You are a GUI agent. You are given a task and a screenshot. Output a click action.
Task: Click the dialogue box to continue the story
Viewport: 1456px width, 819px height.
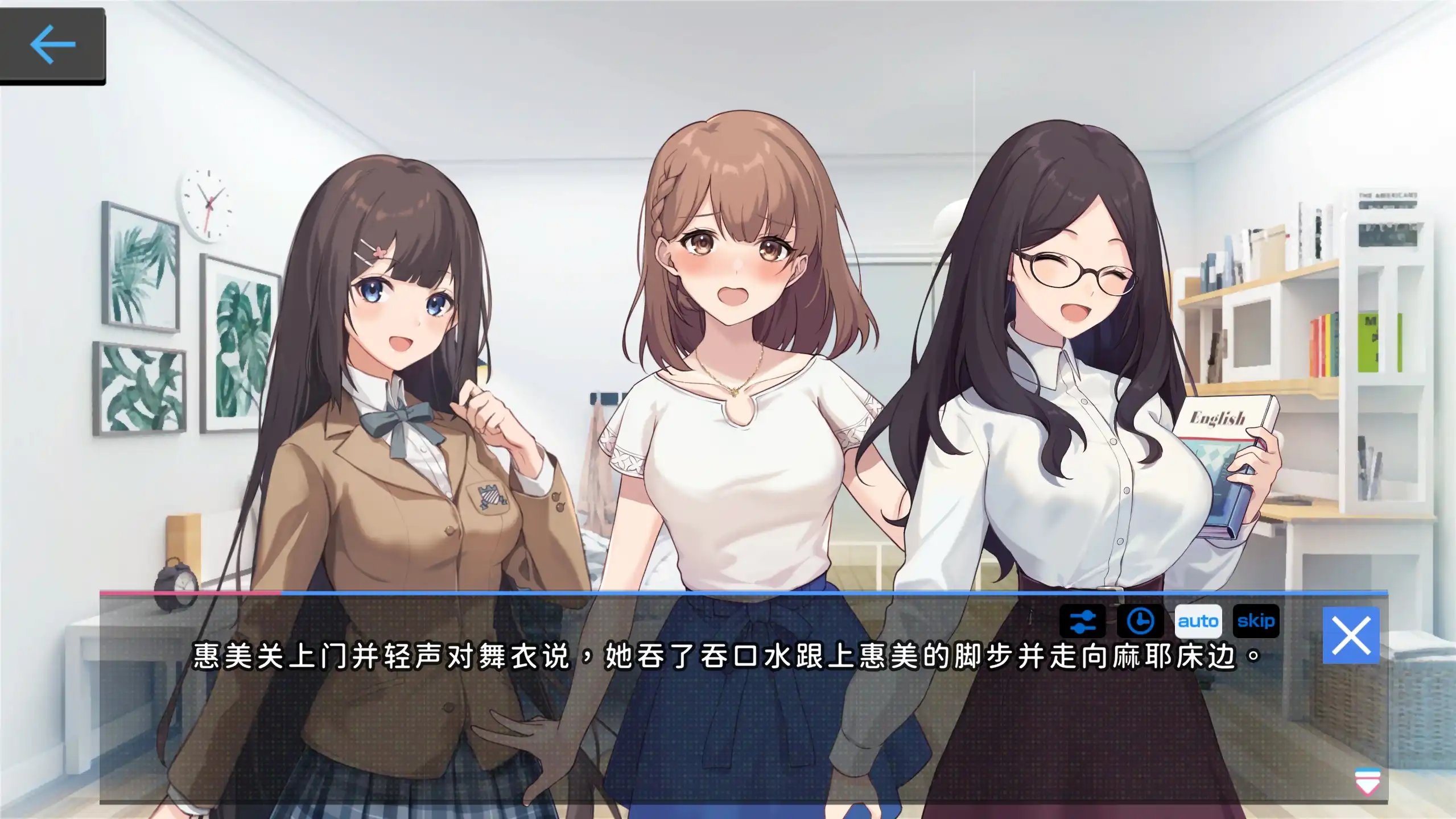[x=683, y=728]
